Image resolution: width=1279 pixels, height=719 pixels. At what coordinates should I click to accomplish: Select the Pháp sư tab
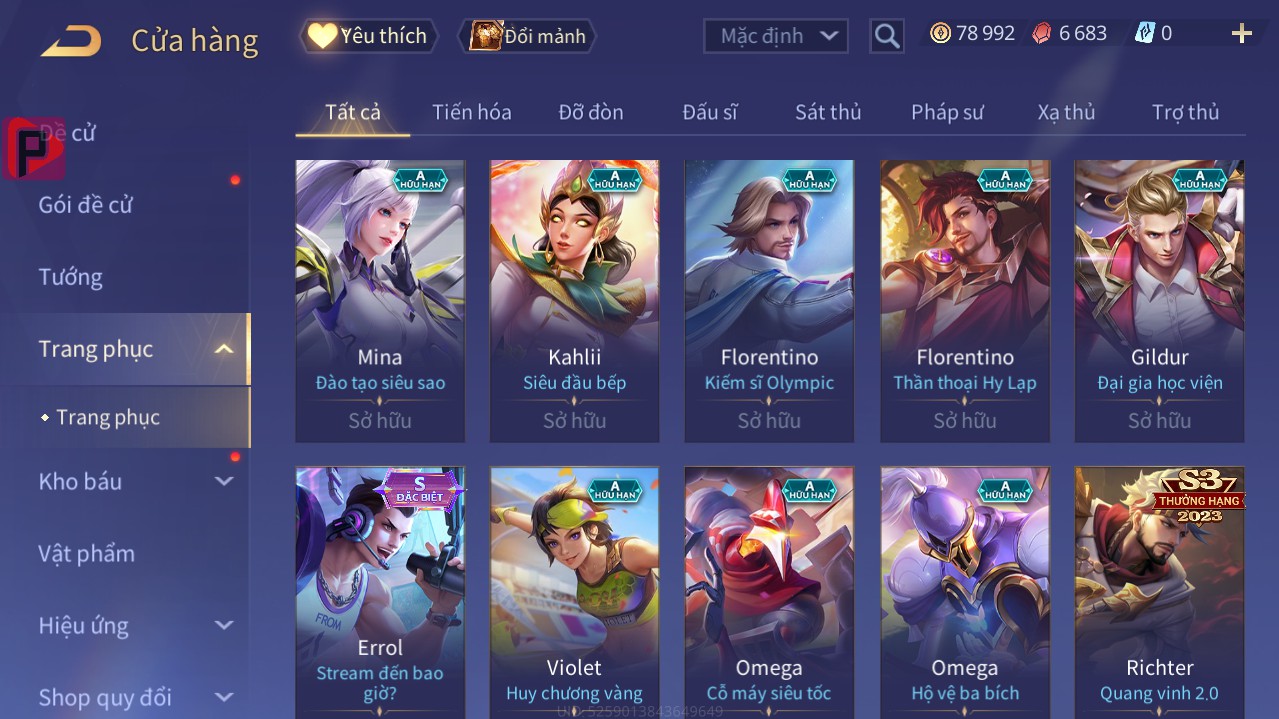click(947, 112)
